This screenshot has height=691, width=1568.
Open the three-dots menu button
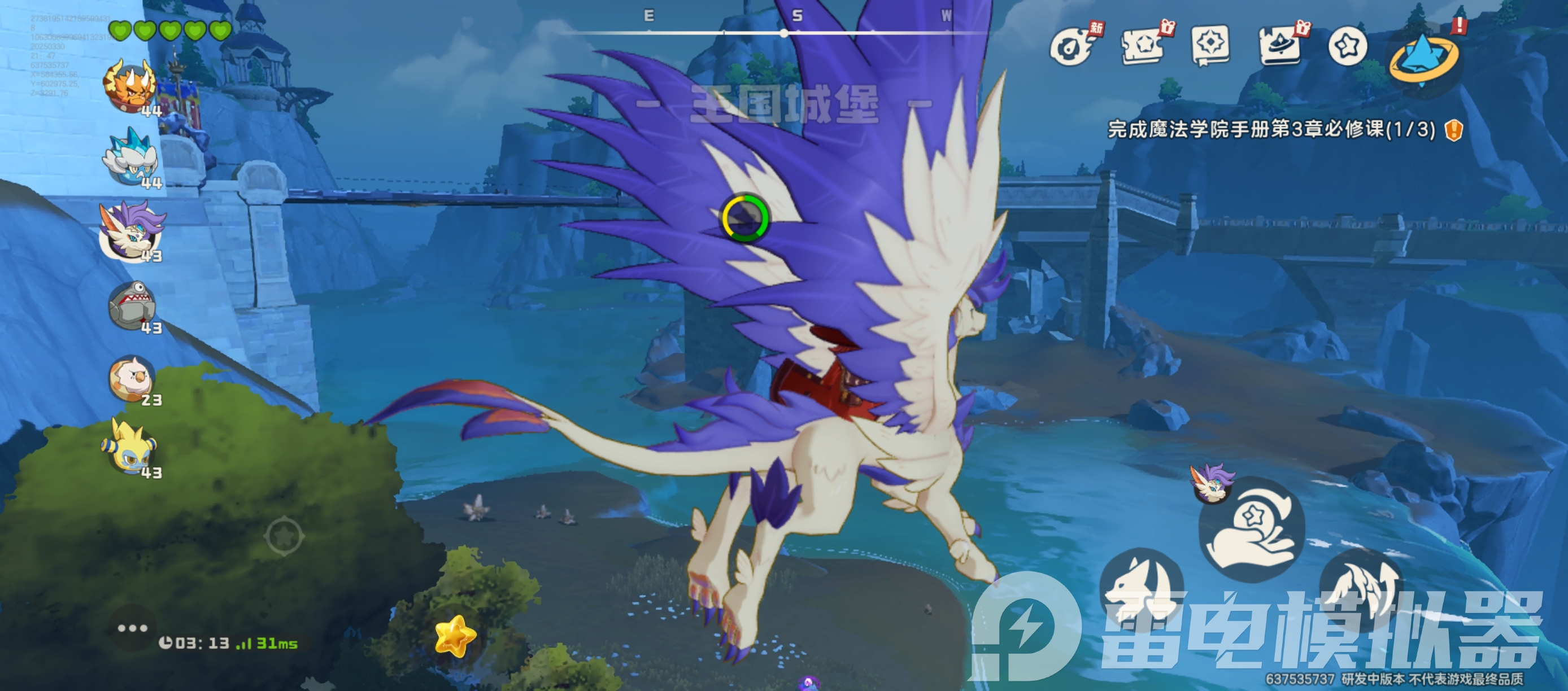coord(132,628)
